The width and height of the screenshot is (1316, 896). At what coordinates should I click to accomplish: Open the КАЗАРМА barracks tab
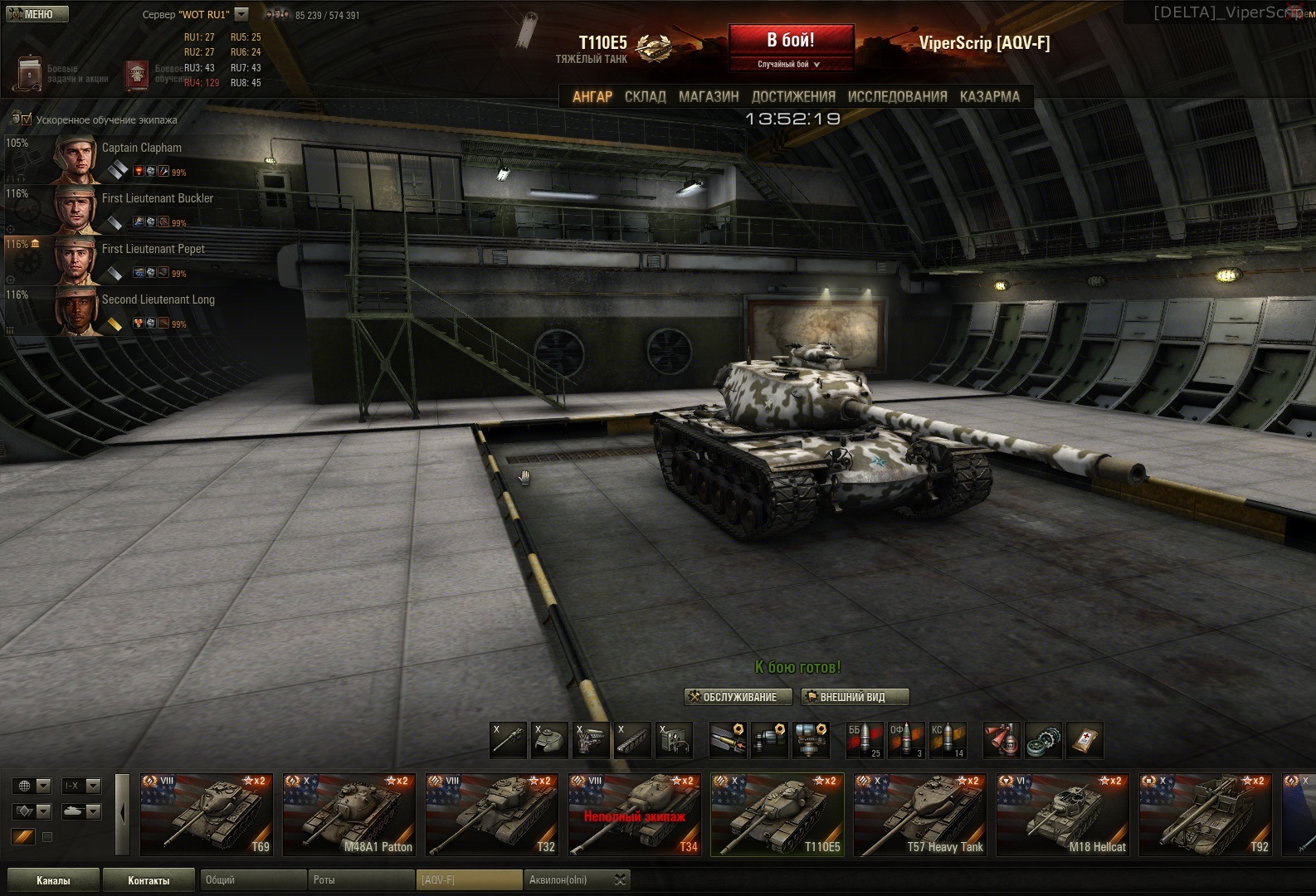click(x=989, y=96)
